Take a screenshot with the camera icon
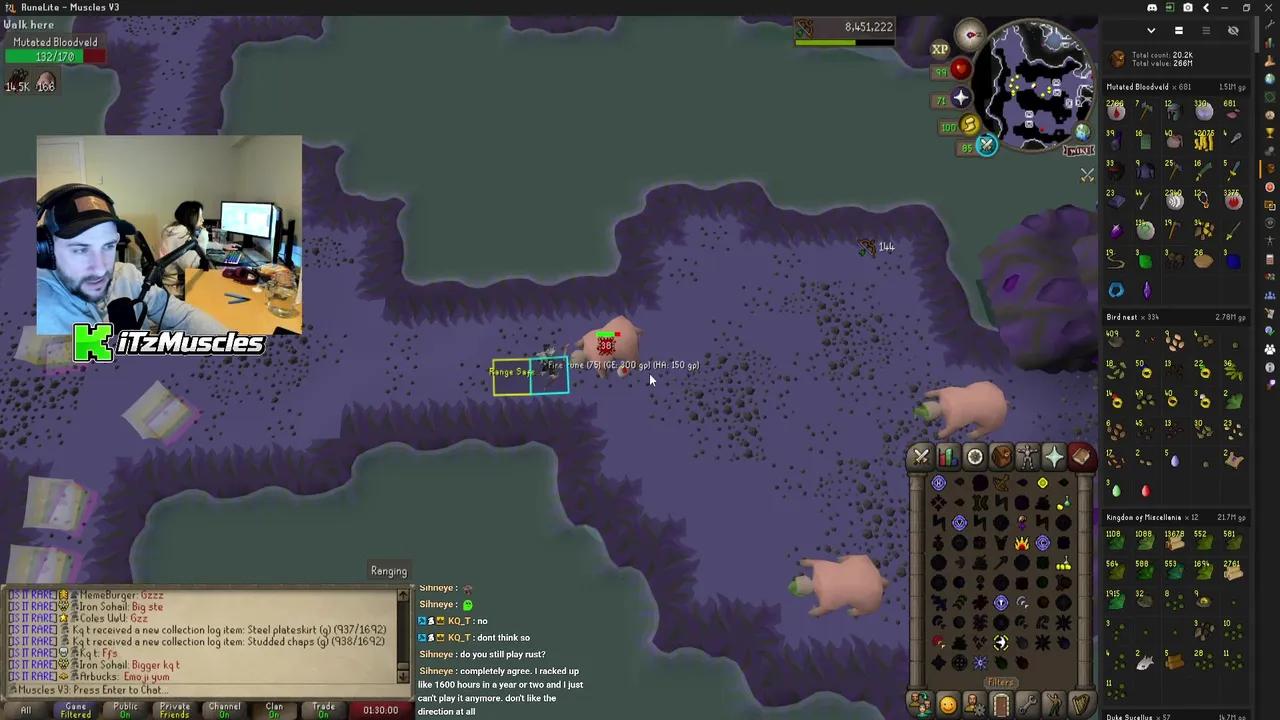Image resolution: width=1280 pixels, height=720 pixels. pyautogui.click(x=1188, y=7)
